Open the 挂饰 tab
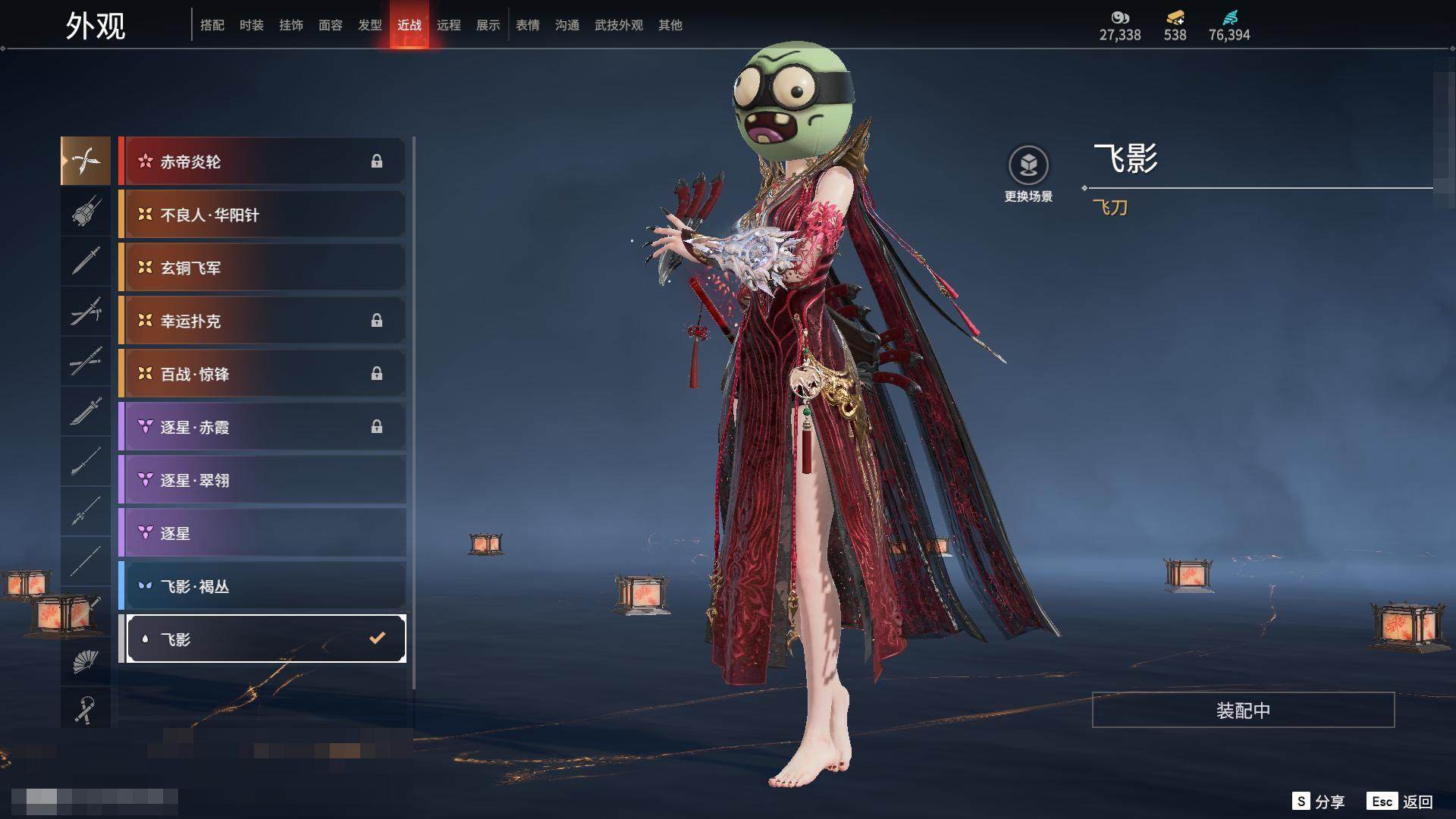This screenshot has width=1456, height=819. pyautogui.click(x=290, y=25)
